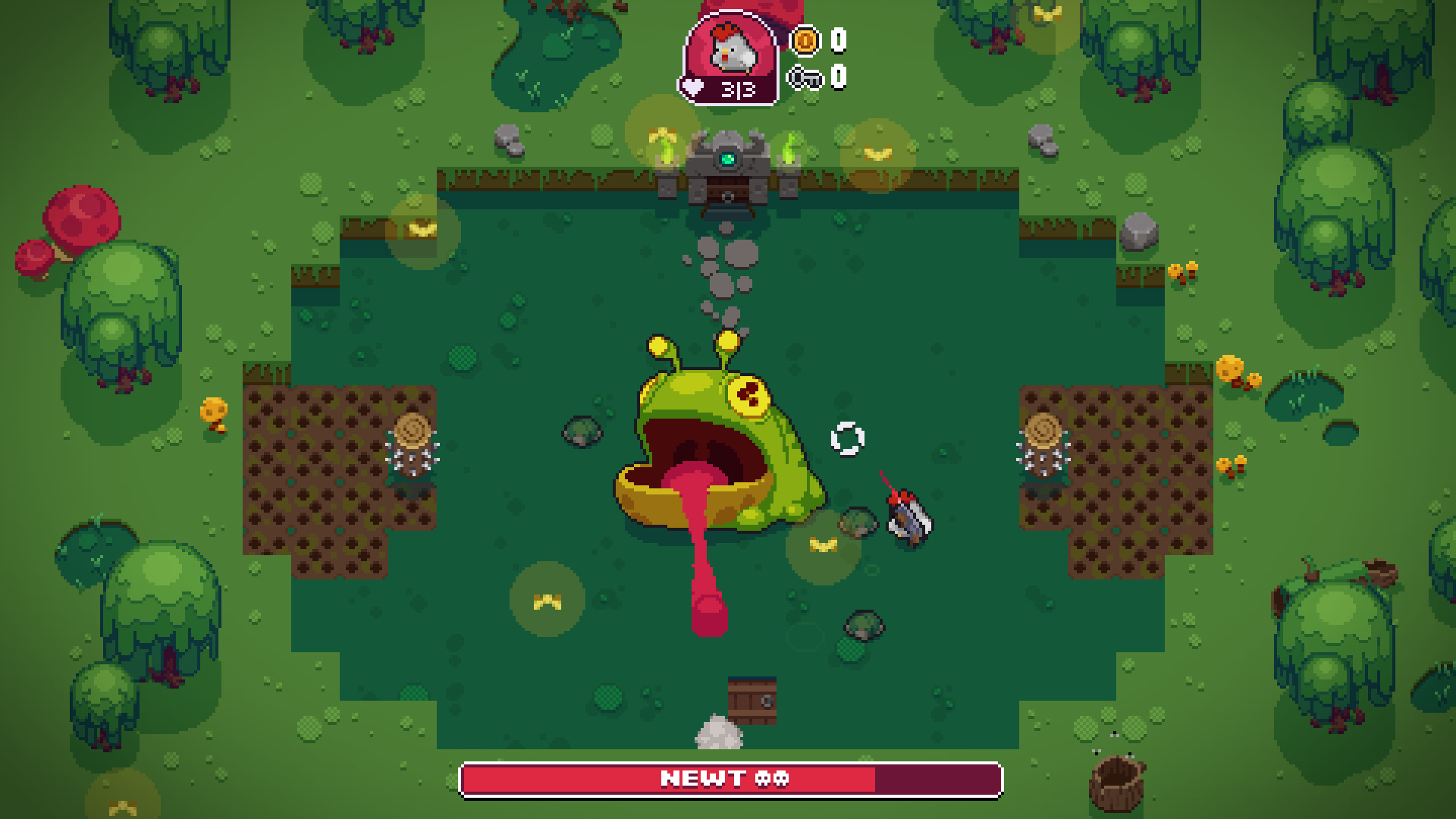Click the white targeting reticle
Viewport: 1456px width, 819px height.
coord(848,438)
